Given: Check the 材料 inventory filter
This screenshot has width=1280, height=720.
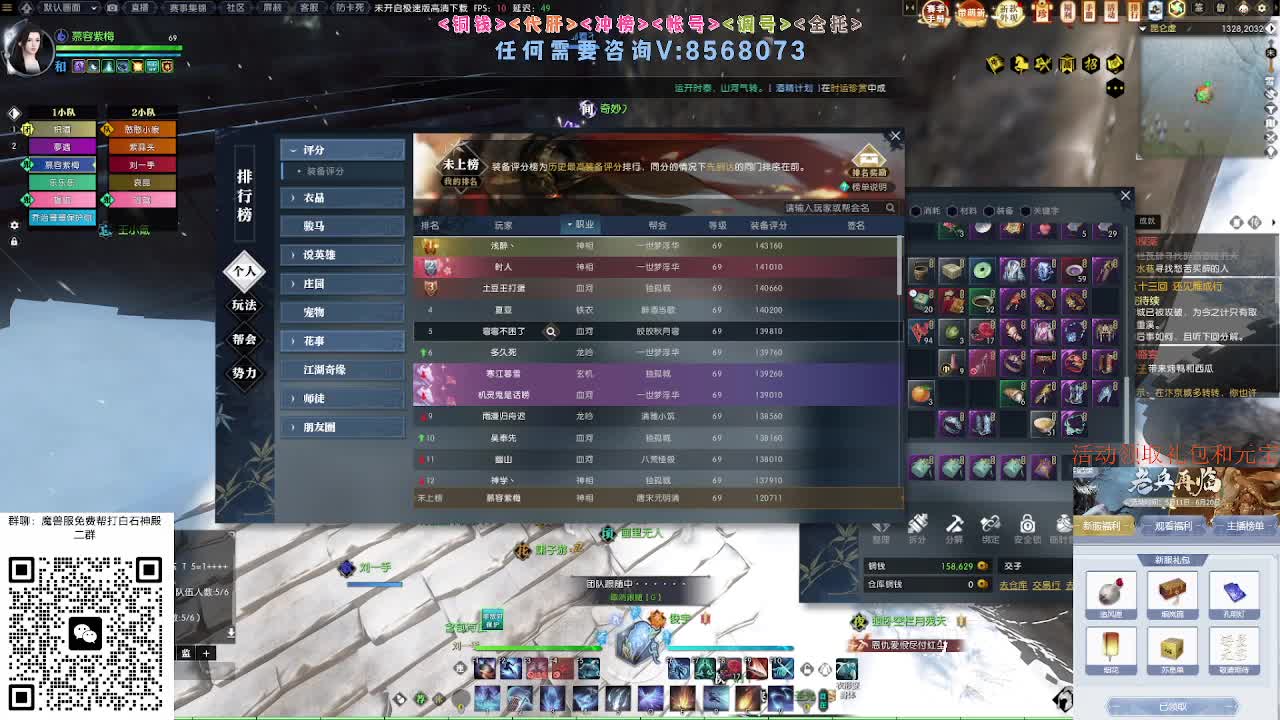Looking at the screenshot, I should 953,211.
